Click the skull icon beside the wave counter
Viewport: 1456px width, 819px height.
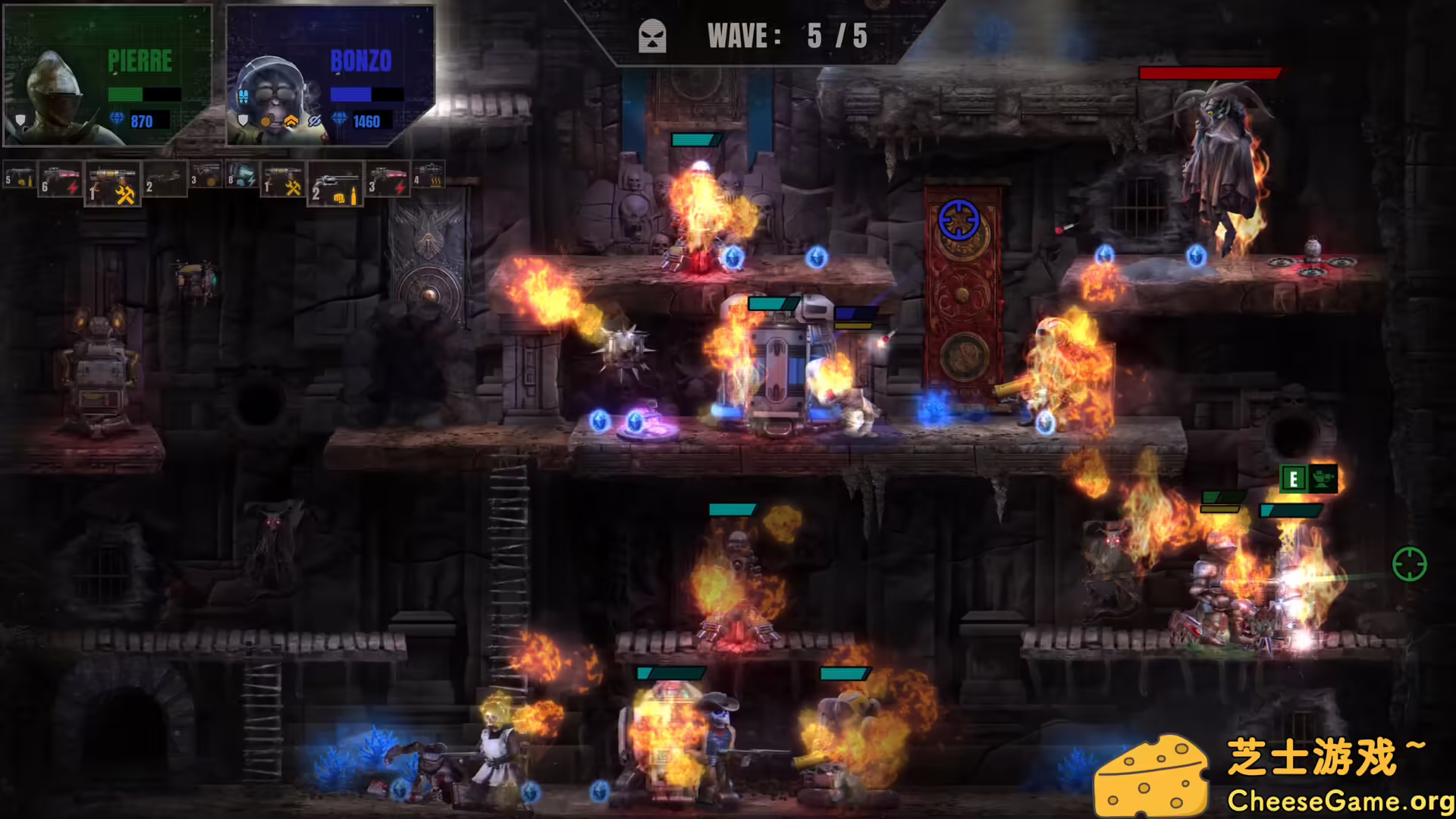(x=652, y=34)
